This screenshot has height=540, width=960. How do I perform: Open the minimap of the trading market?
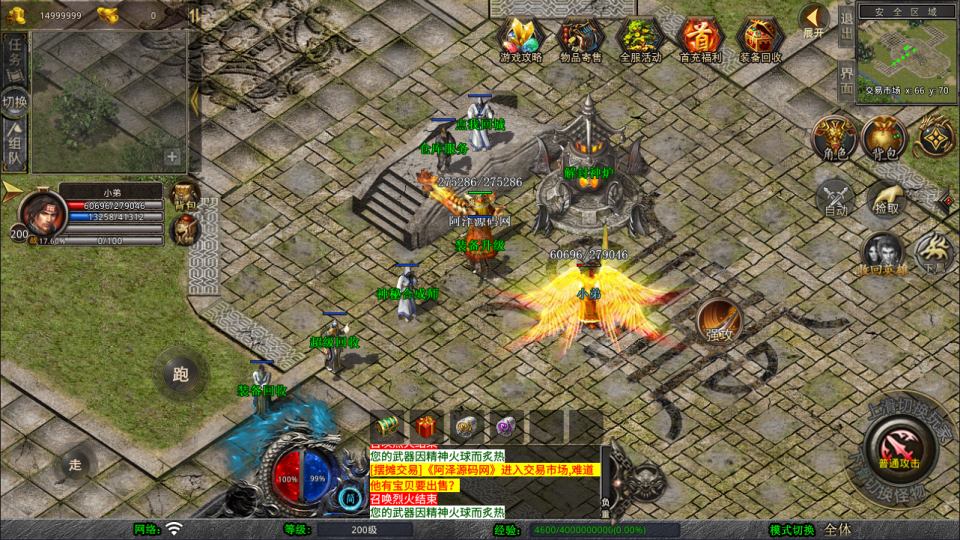(907, 51)
